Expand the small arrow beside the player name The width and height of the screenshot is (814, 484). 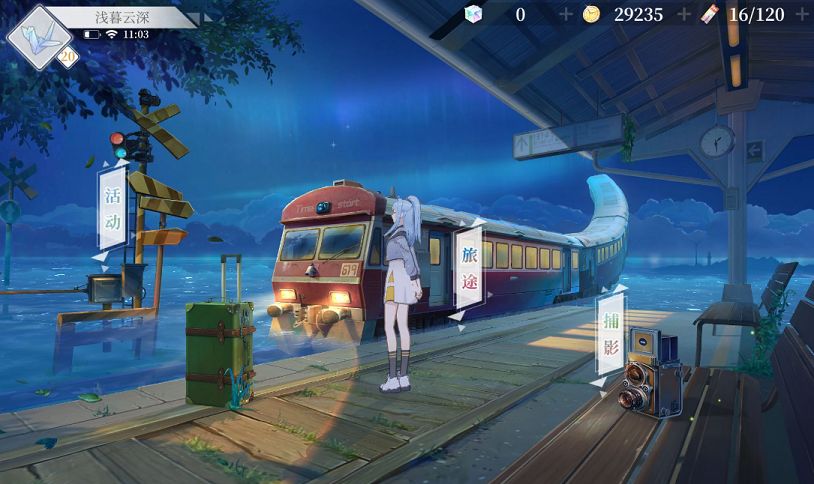click(x=207, y=17)
